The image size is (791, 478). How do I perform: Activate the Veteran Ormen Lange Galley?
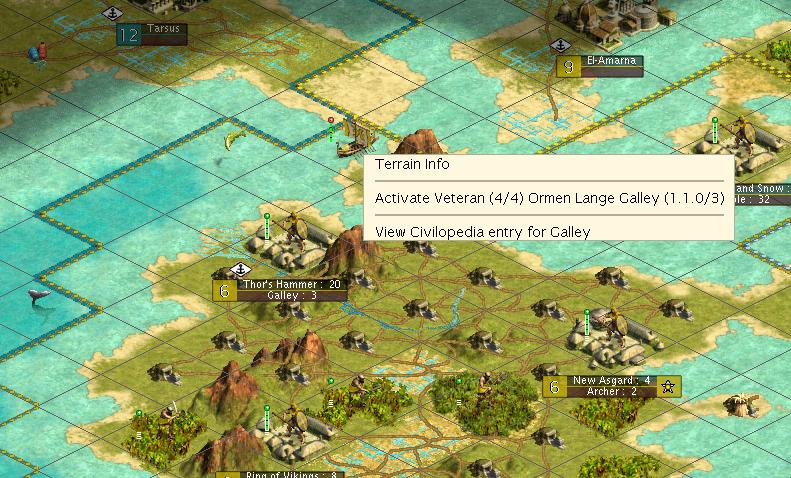click(x=548, y=198)
